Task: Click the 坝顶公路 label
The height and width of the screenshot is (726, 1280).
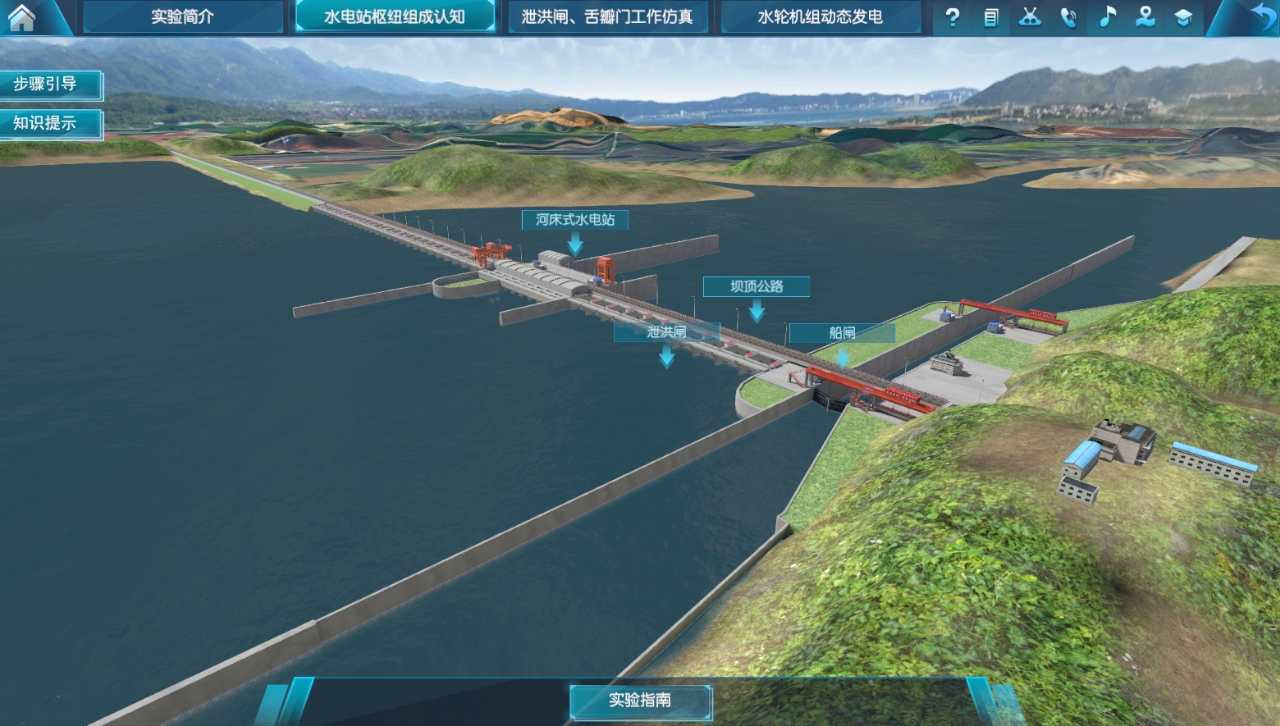Action: pos(756,287)
